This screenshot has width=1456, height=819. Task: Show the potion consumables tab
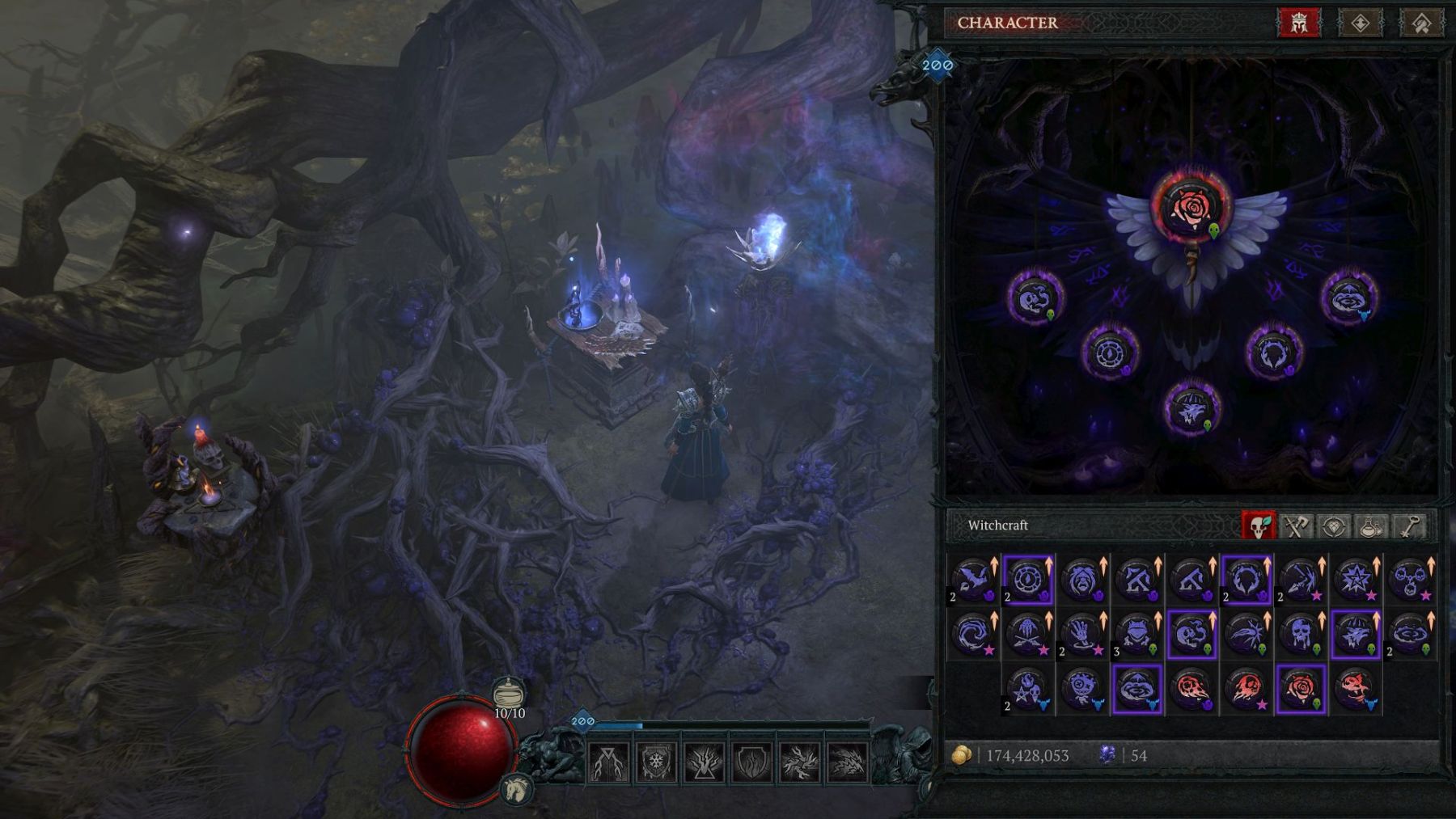click(x=1372, y=526)
